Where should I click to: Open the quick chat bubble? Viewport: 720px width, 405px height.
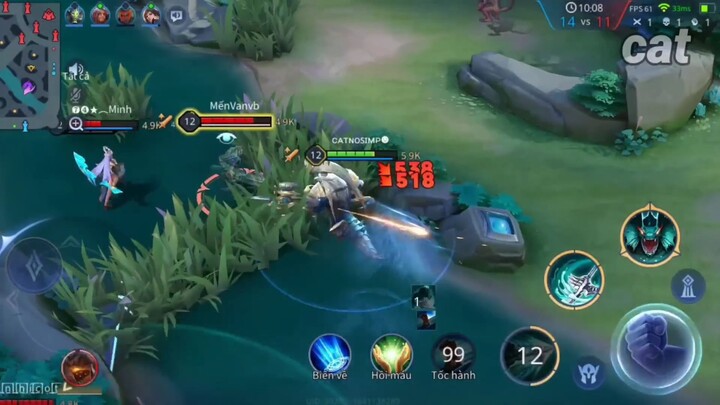tap(176, 15)
